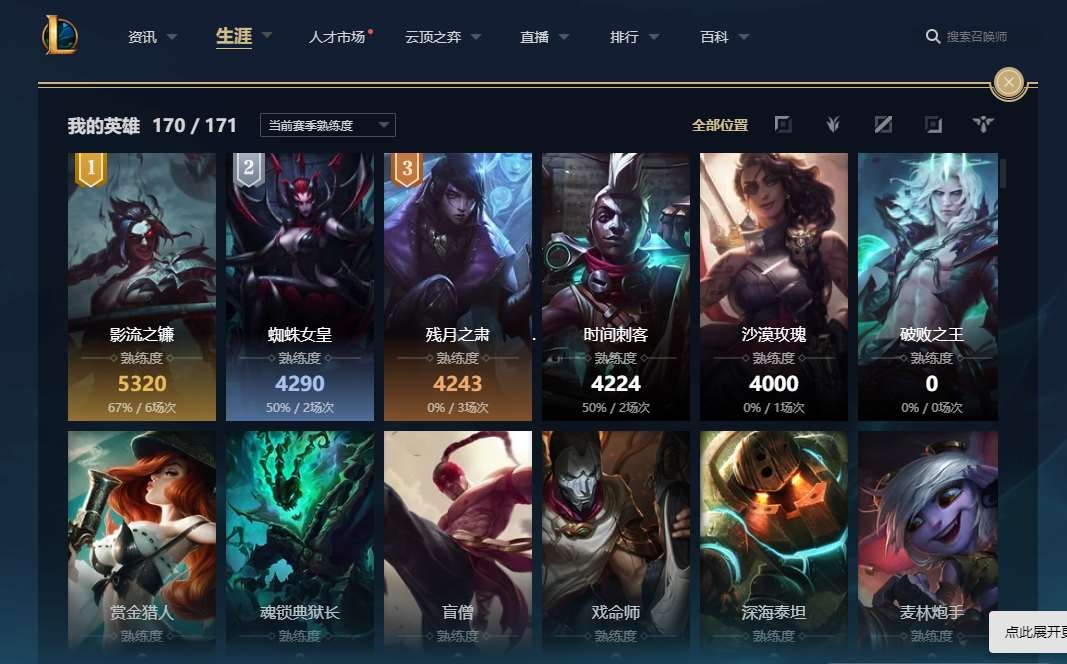
Task: Choose the 残月之肃 champion card
Action: (458, 286)
